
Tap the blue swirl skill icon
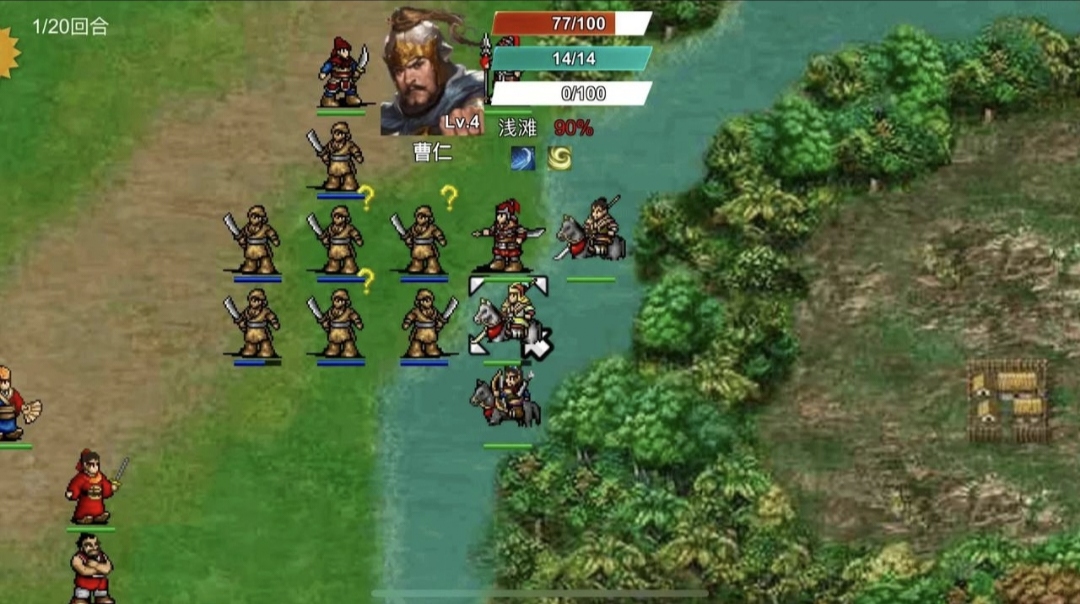point(523,158)
